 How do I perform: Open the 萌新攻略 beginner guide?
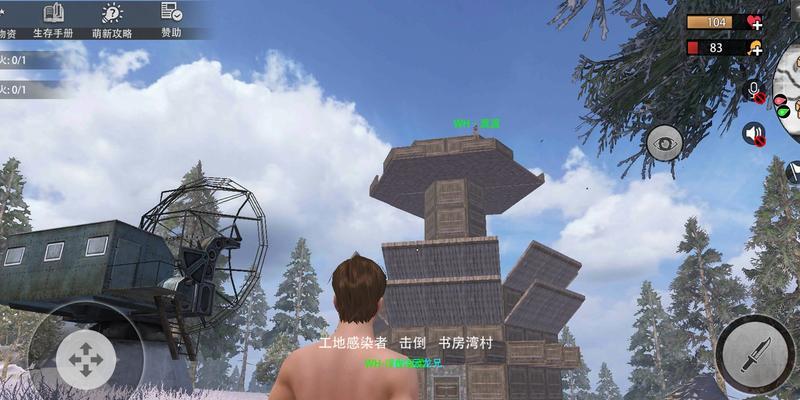click(x=112, y=20)
